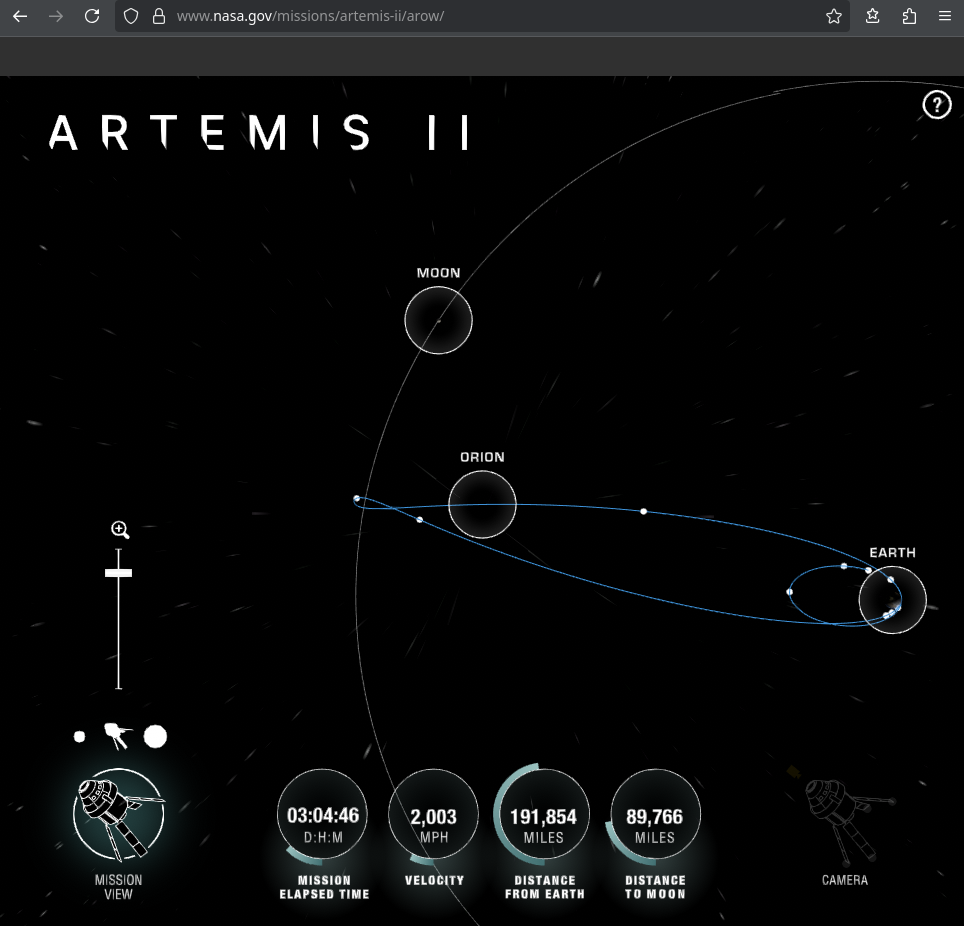The height and width of the screenshot is (926, 964).
Task: Select the Earth marker on the map
Action: (892, 600)
